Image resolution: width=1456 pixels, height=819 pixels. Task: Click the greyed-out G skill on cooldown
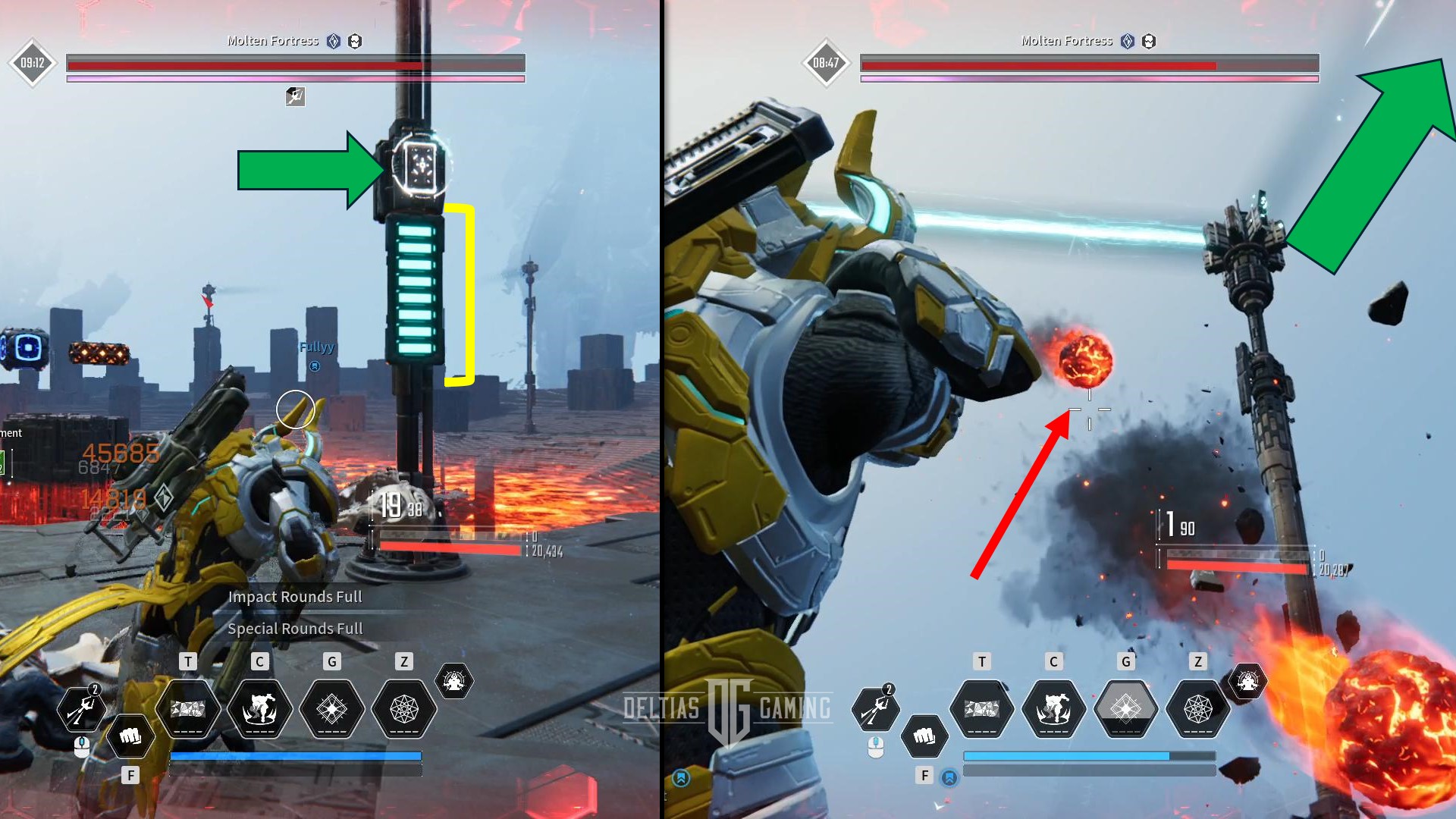pyautogui.click(x=1125, y=709)
